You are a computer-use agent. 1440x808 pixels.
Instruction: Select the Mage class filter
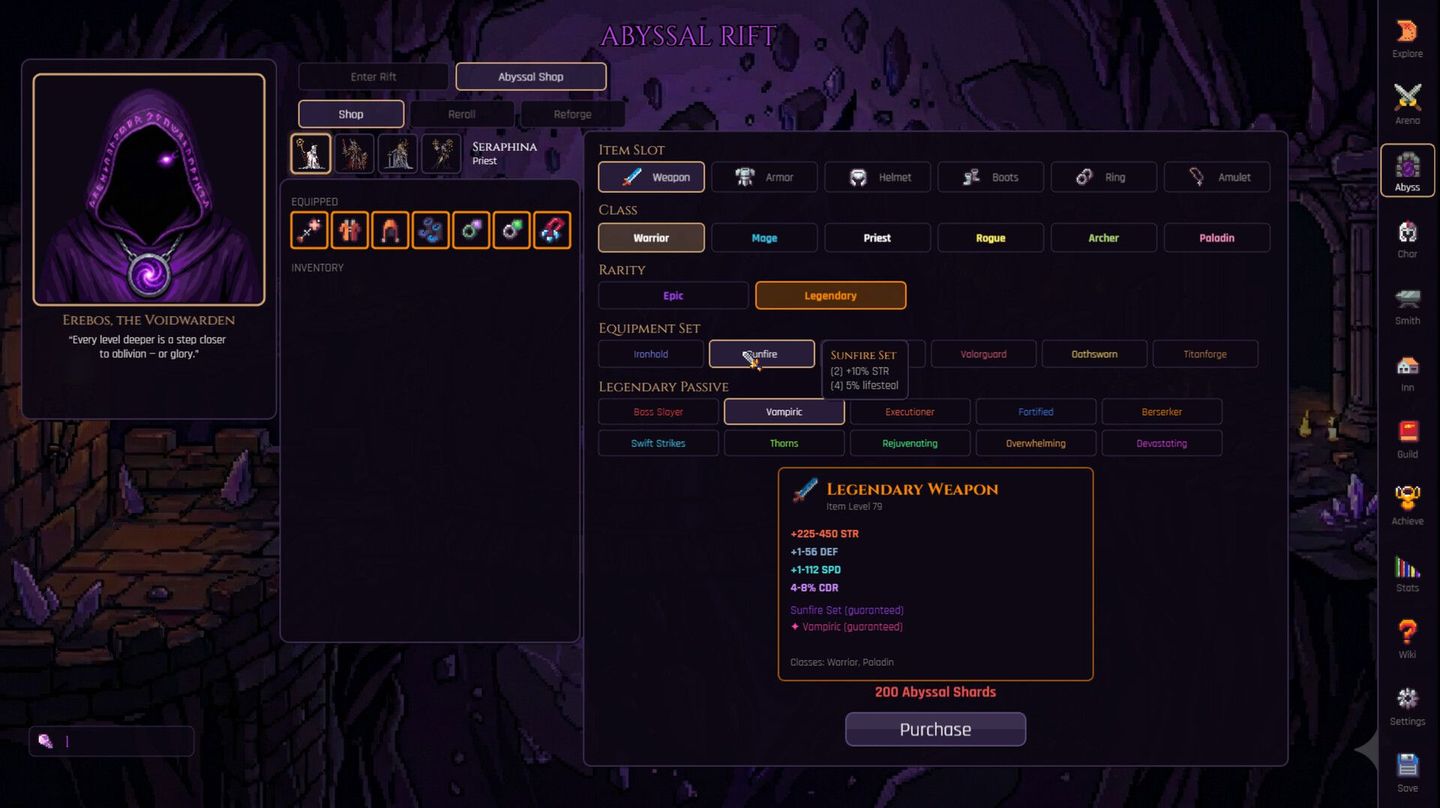pyautogui.click(x=764, y=237)
